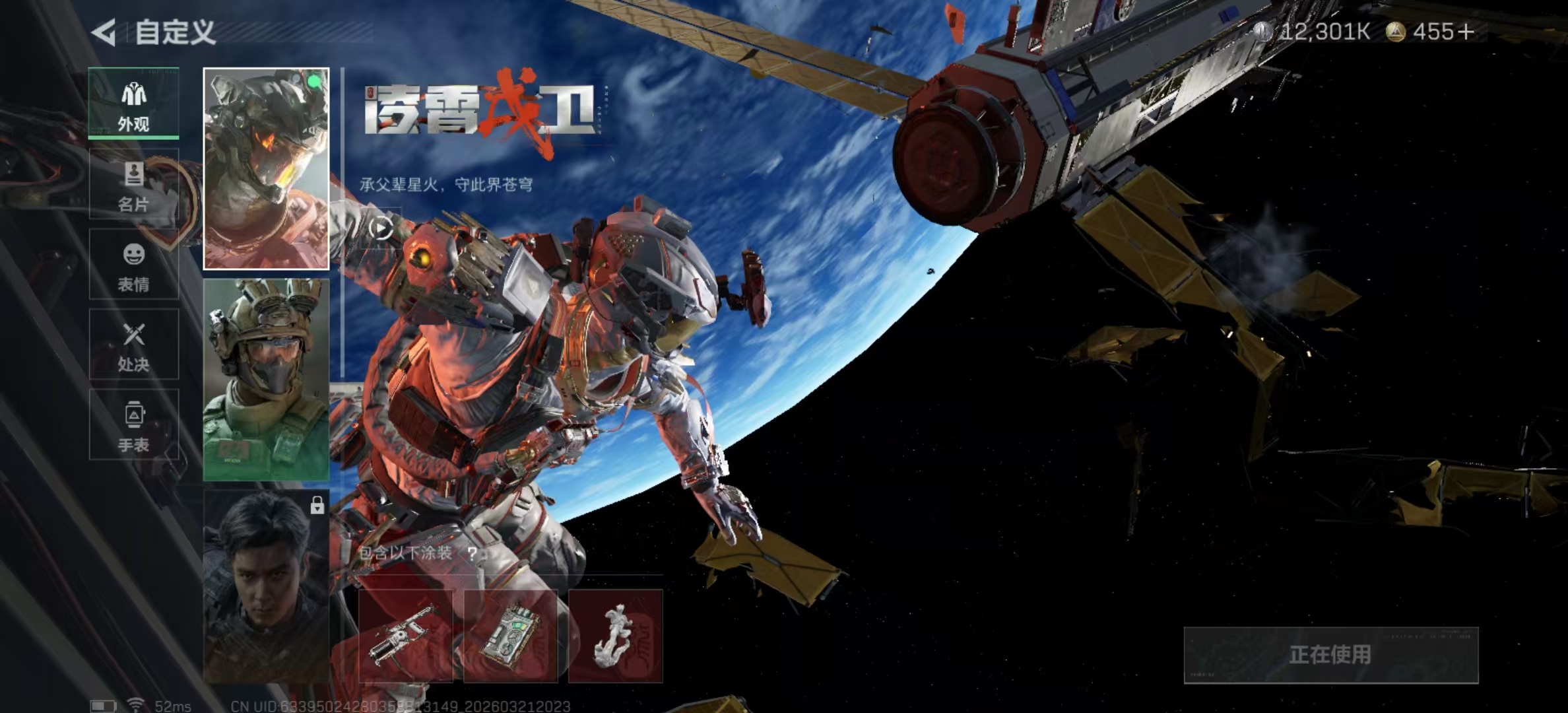Viewport: 1568px width, 713px height.
Task: Switch to the 手表 watch tab
Action: coord(134,424)
